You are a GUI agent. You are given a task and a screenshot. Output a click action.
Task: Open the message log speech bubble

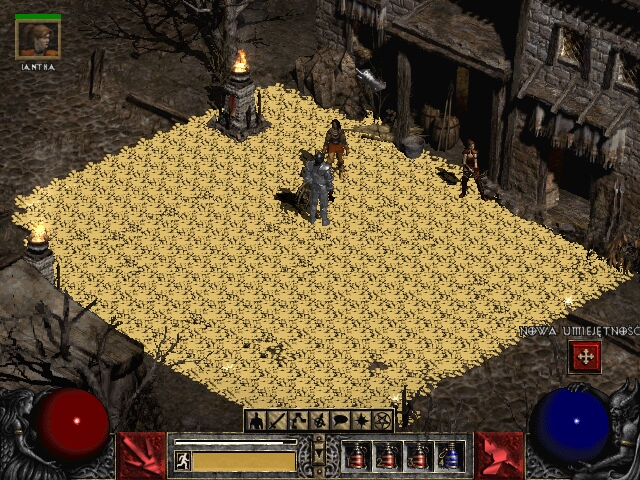[340, 420]
